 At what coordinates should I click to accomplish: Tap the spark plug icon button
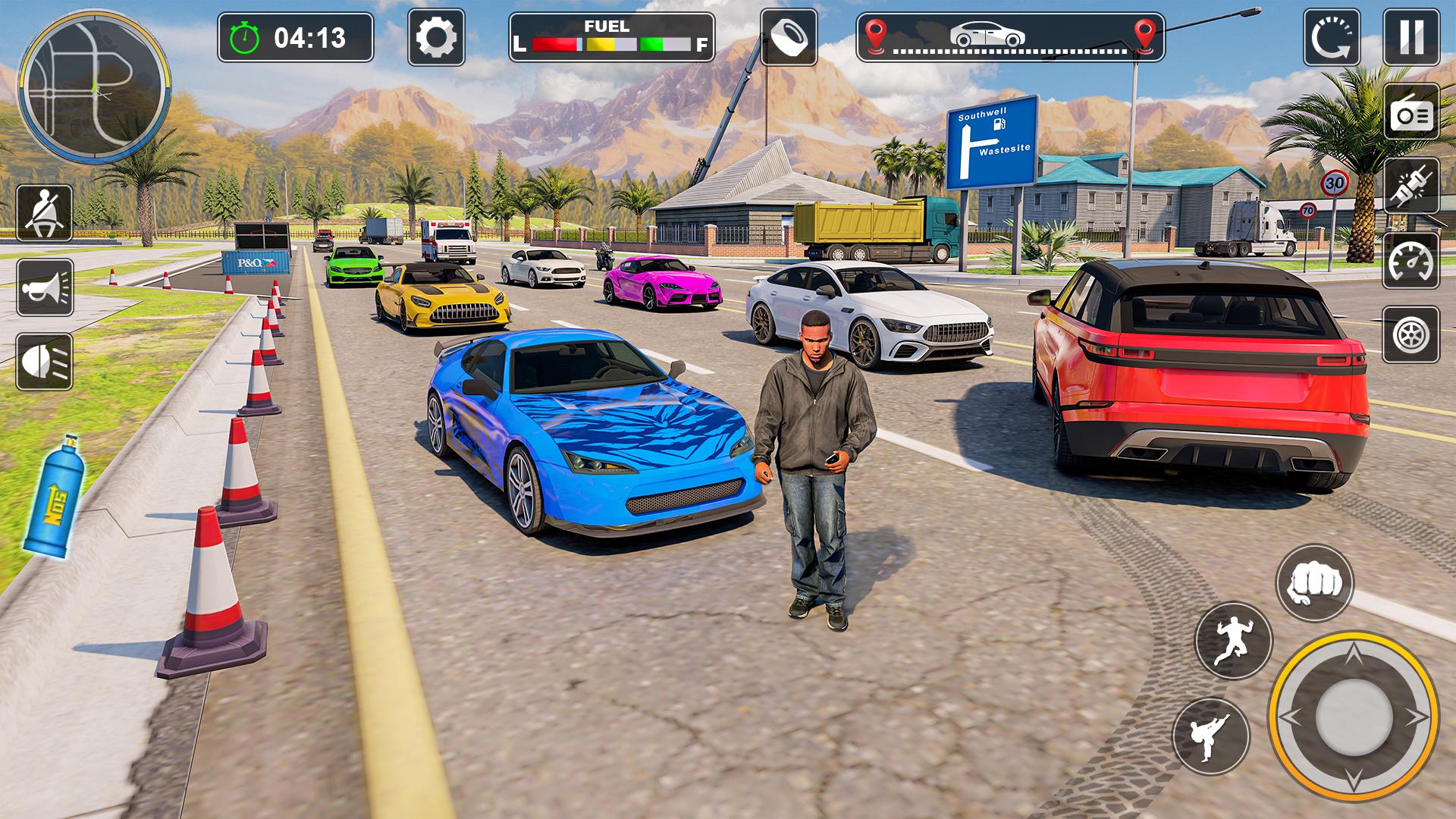click(x=1411, y=186)
